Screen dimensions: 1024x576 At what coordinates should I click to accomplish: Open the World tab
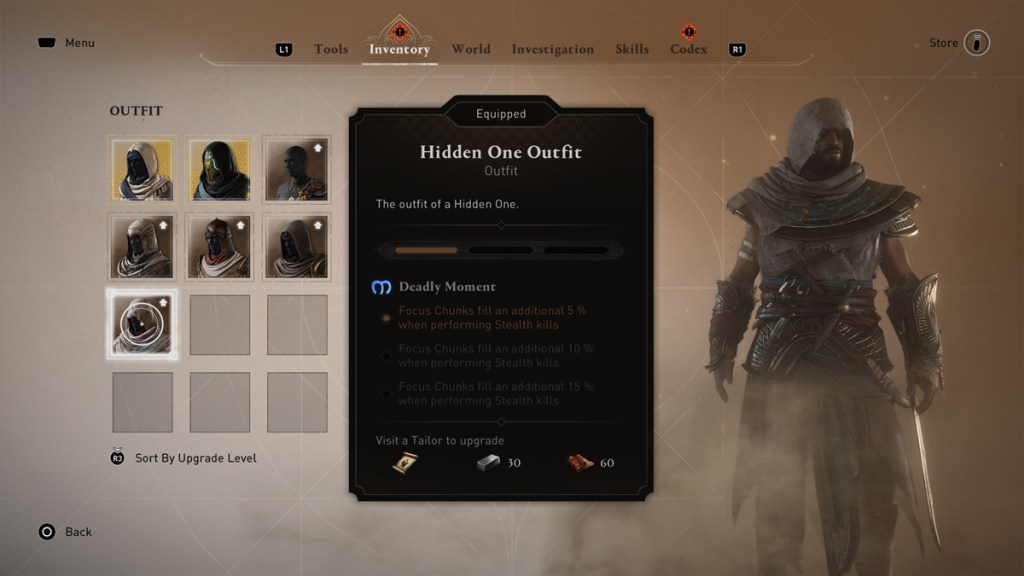[471, 49]
